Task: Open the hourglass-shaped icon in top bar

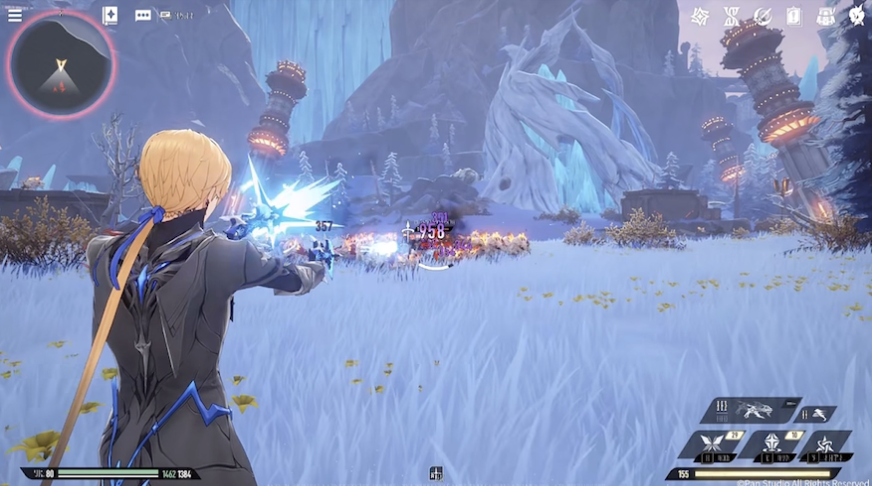Action: (731, 16)
